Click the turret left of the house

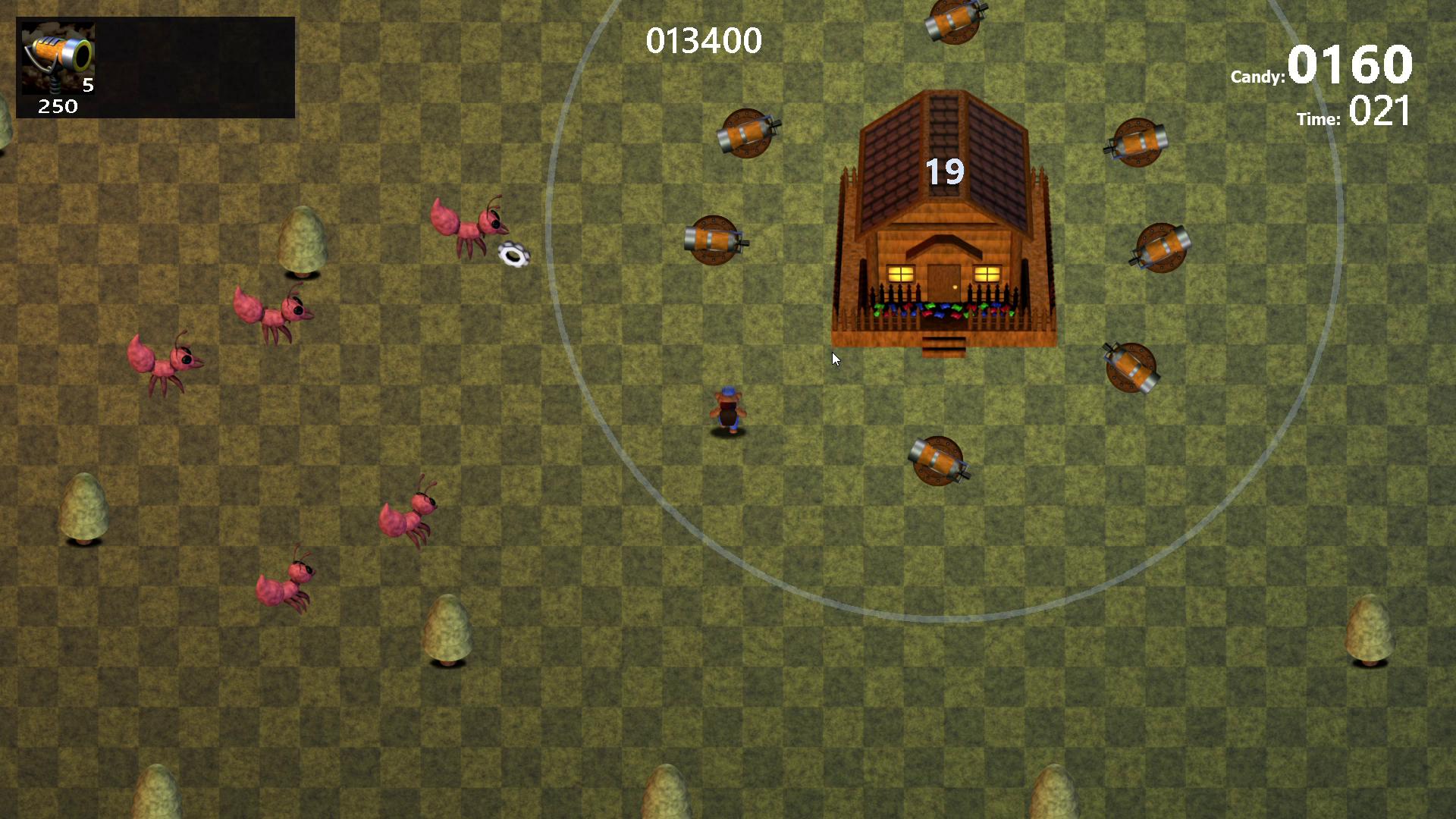tap(713, 239)
